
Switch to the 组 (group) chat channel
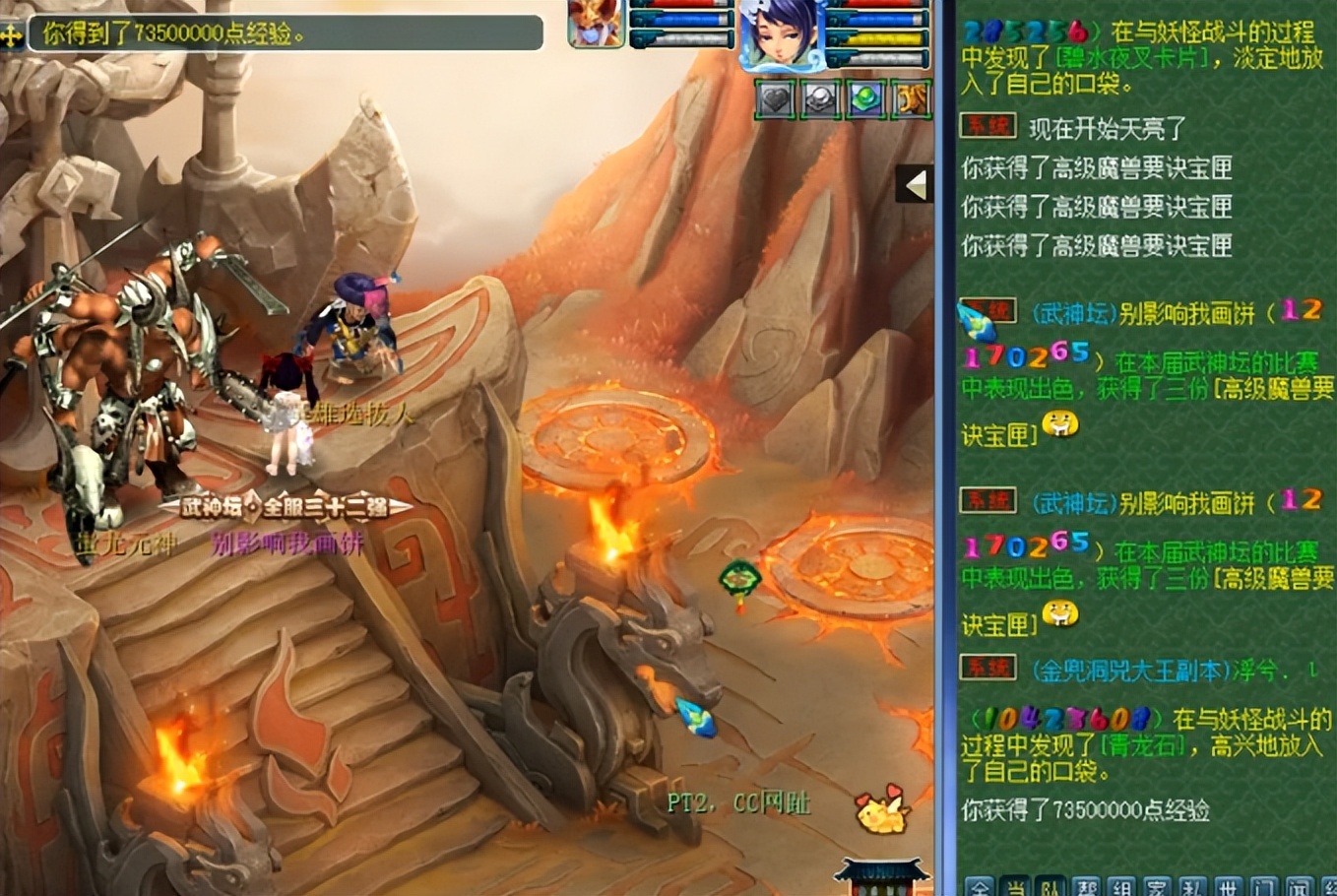[1121, 886]
